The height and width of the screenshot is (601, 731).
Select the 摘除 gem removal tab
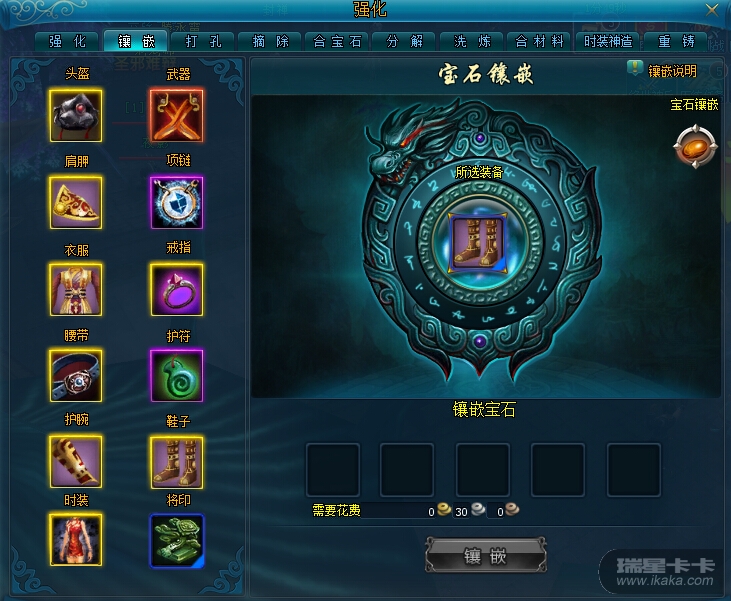(270, 42)
